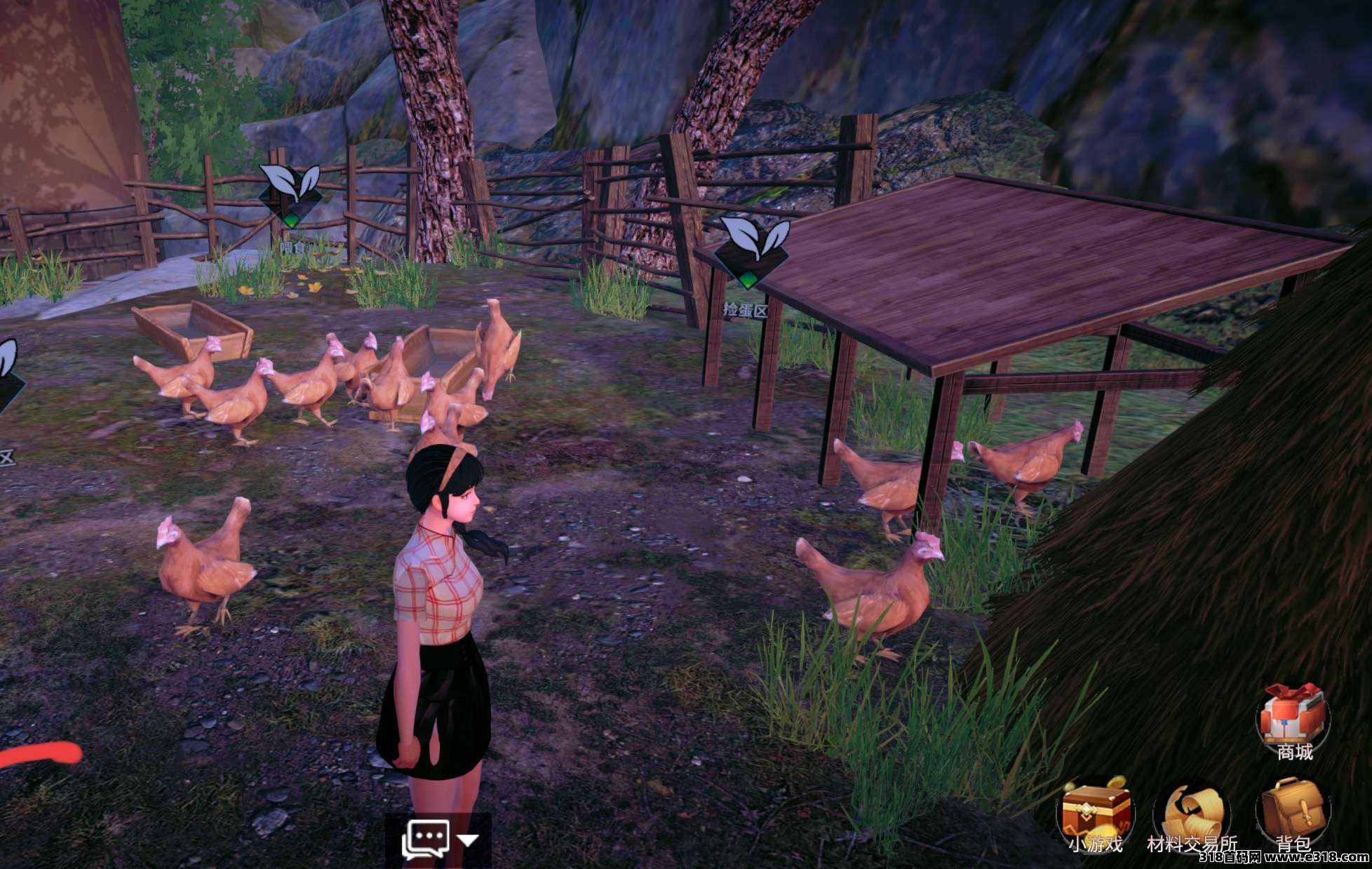This screenshot has width=1372, height=869.
Task: Open the chat speech bubble
Action: pos(425,839)
